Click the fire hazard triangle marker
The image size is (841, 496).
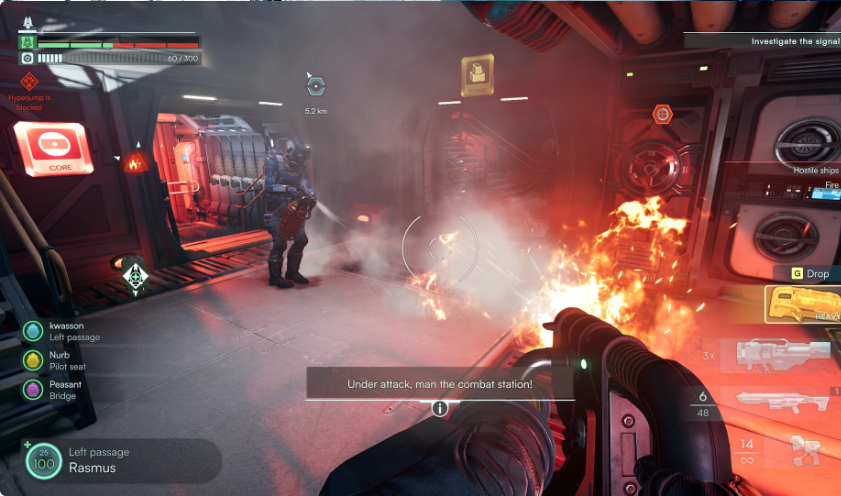[135, 161]
